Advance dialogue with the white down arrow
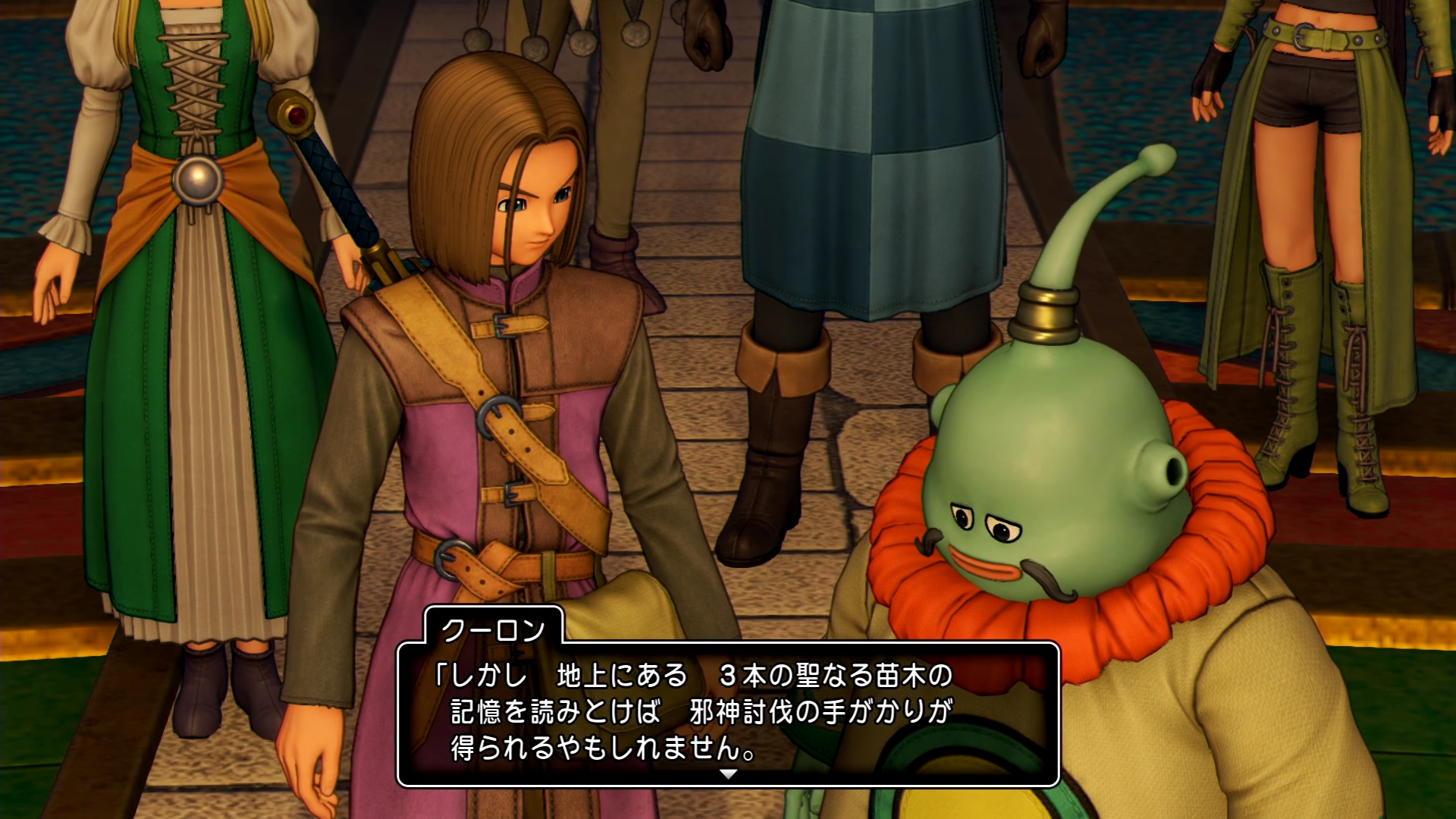 tap(728, 774)
